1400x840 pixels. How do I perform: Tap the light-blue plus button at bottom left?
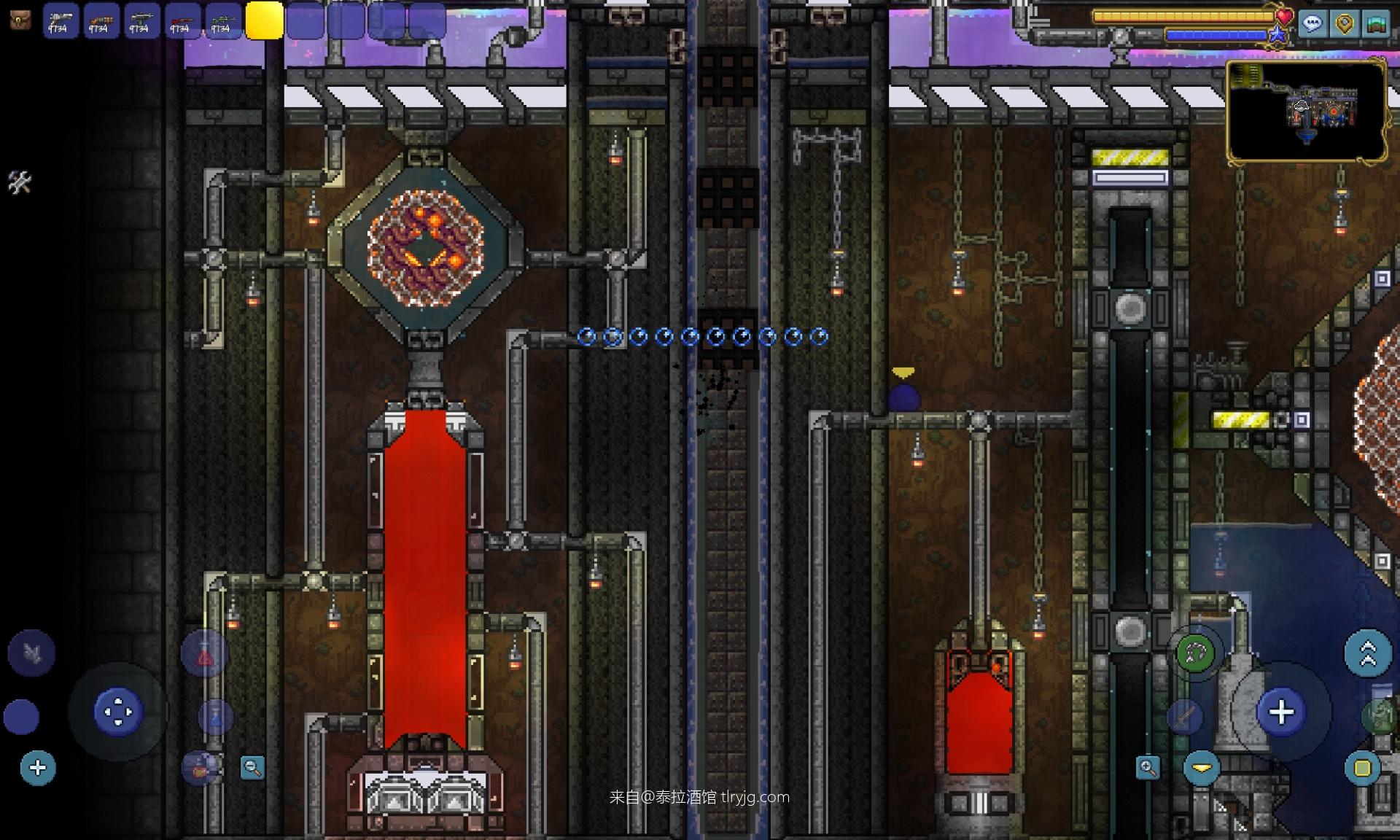pyautogui.click(x=38, y=768)
